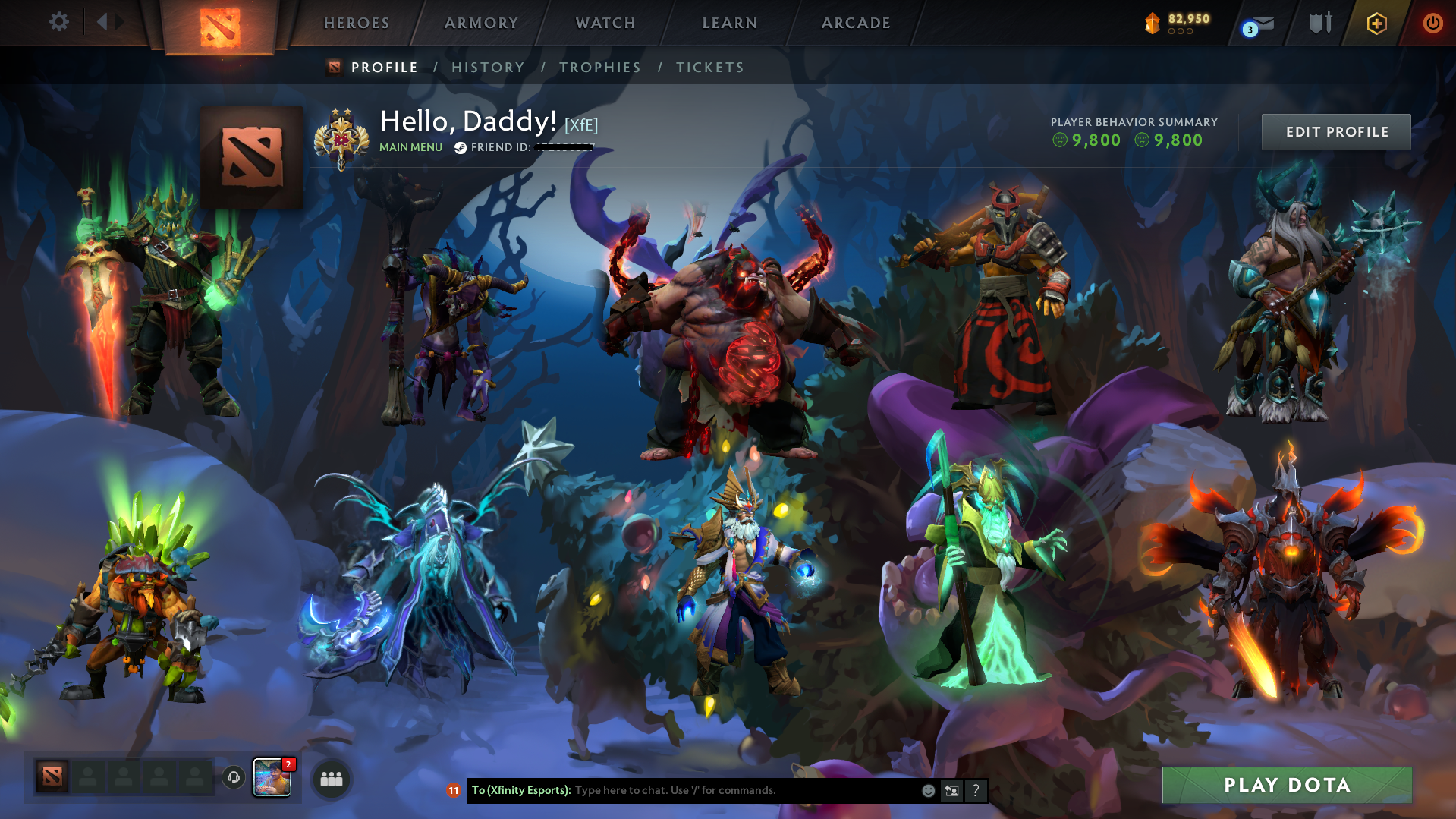The width and height of the screenshot is (1456, 819).
Task: Switch to the HISTORY tab
Action: [x=487, y=67]
